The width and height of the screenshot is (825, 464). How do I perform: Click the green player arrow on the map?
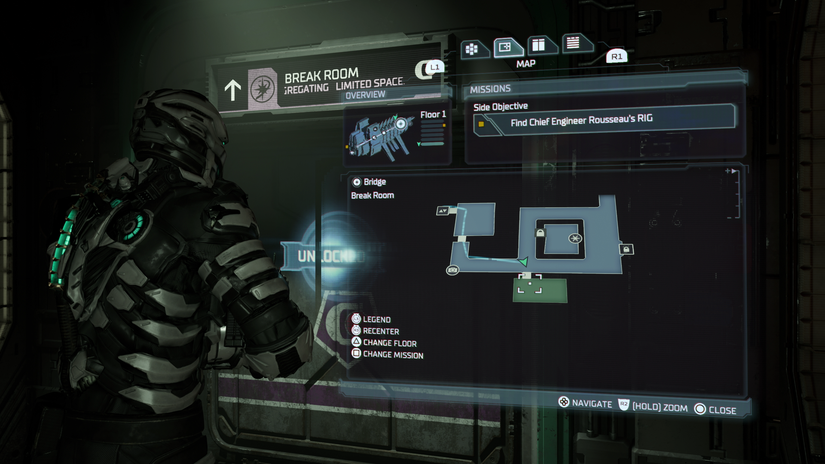point(522,261)
